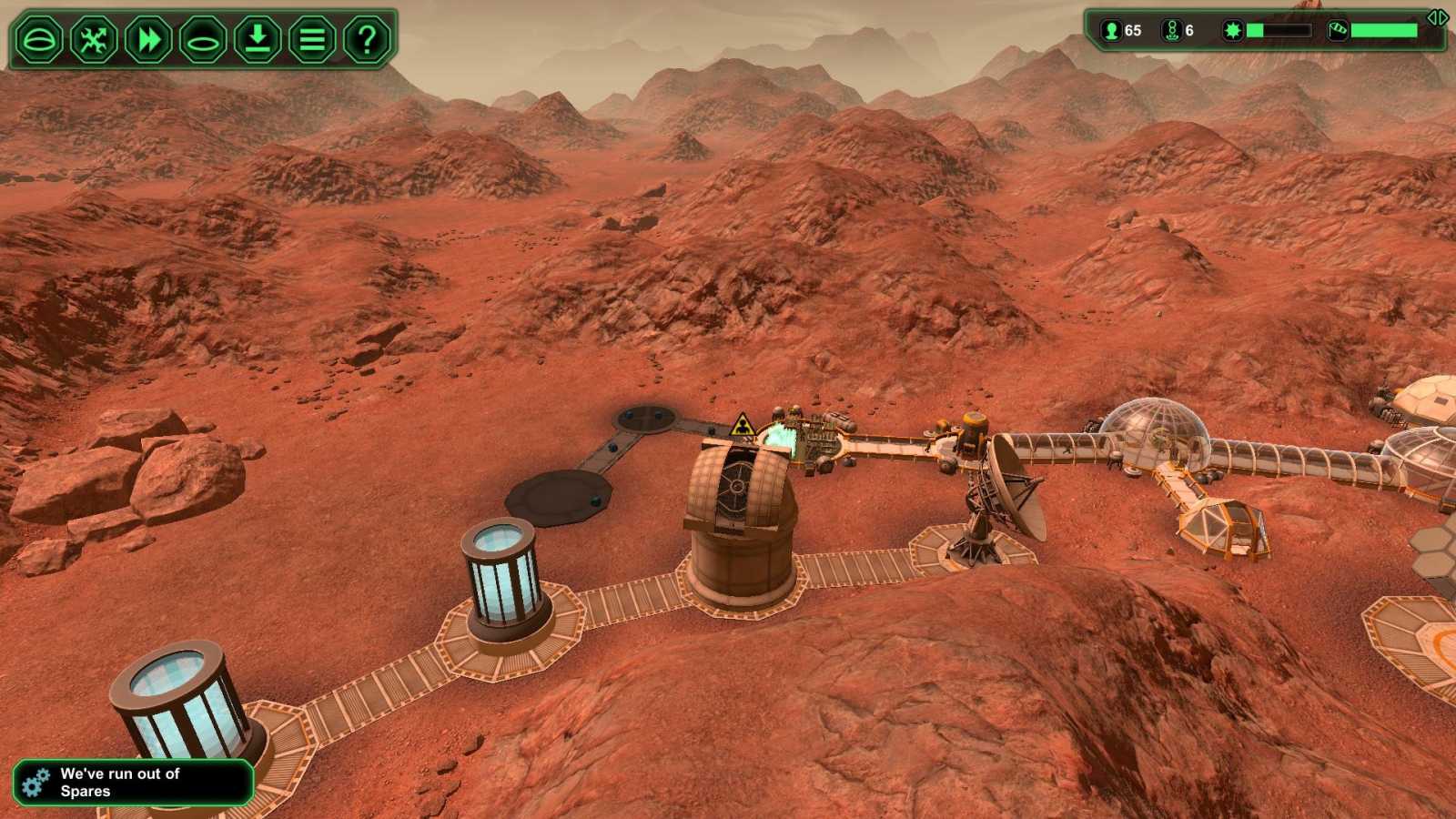
Task: Select the crossed tools build icon
Action: point(95,39)
